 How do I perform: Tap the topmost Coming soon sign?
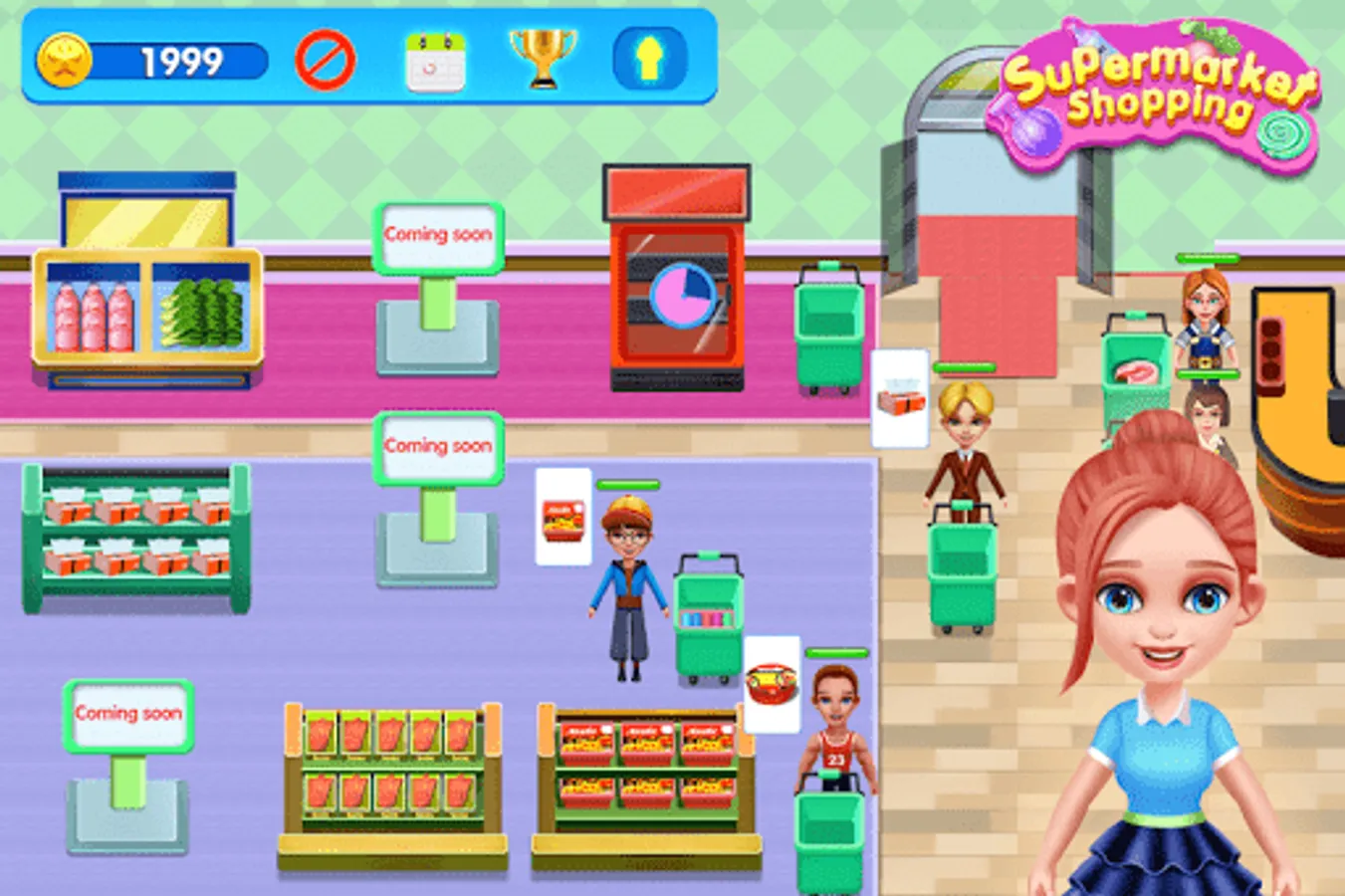(438, 234)
